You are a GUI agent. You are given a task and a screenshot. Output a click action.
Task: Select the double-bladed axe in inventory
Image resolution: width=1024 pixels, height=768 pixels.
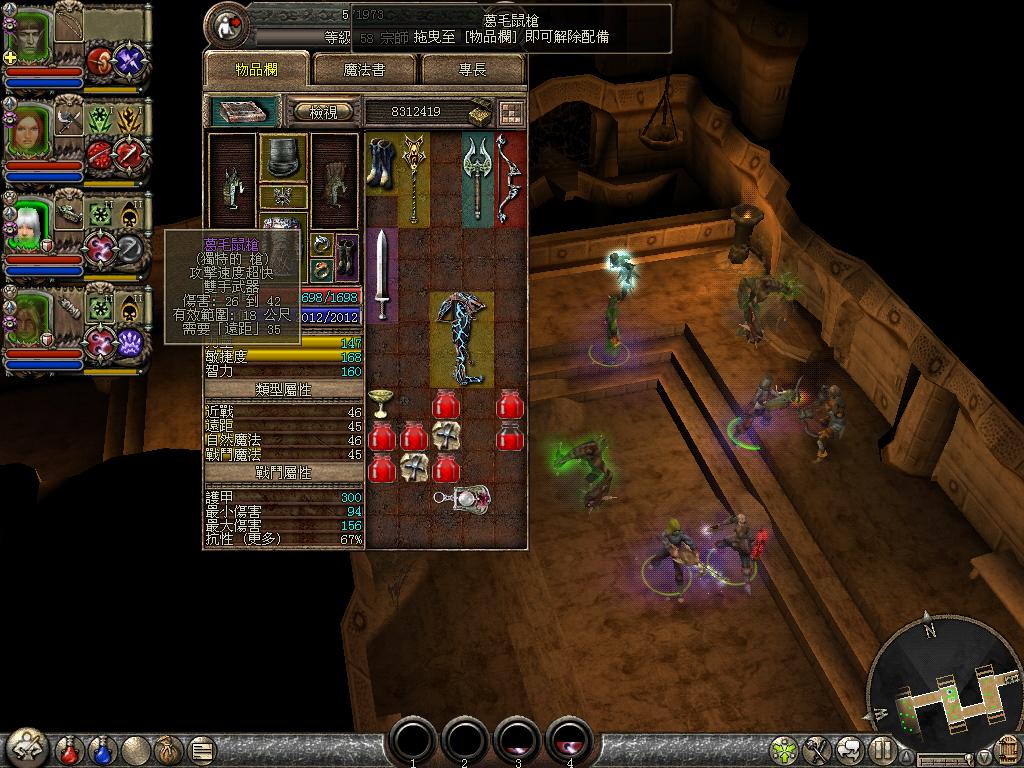[477, 177]
